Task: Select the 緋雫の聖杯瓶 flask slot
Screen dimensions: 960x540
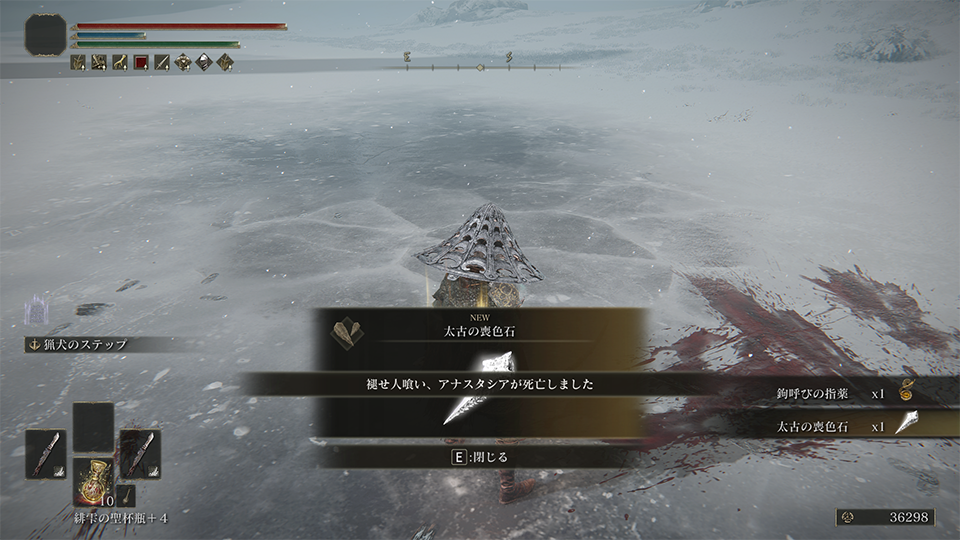Action: click(93, 481)
